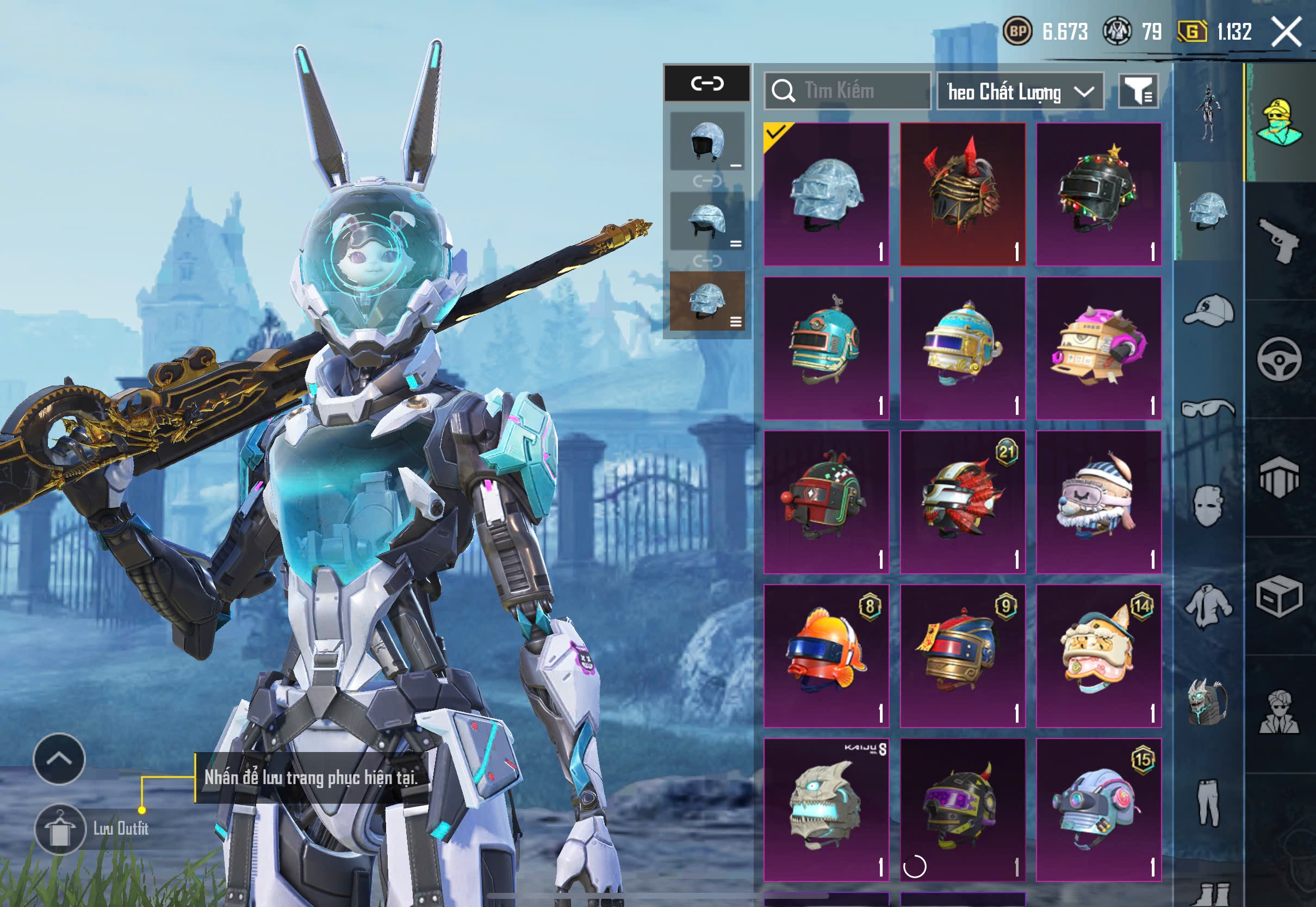Select the pants legwear category
The width and height of the screenshot is (1316, 907).
pos(1208,802)
